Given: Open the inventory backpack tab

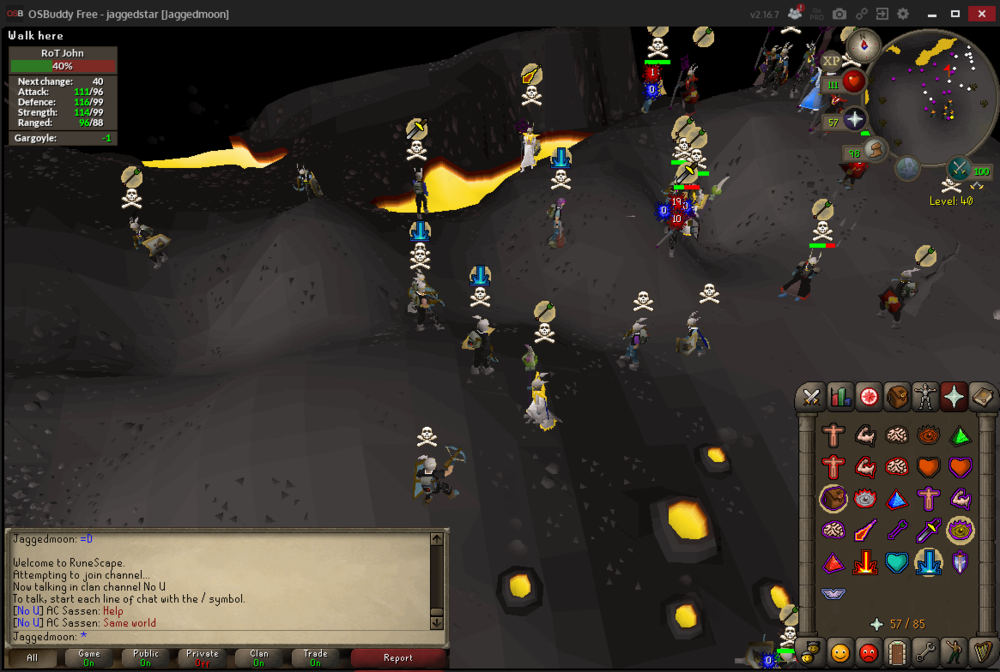Looking at the screenshot, I should click(x=898, y=397).
